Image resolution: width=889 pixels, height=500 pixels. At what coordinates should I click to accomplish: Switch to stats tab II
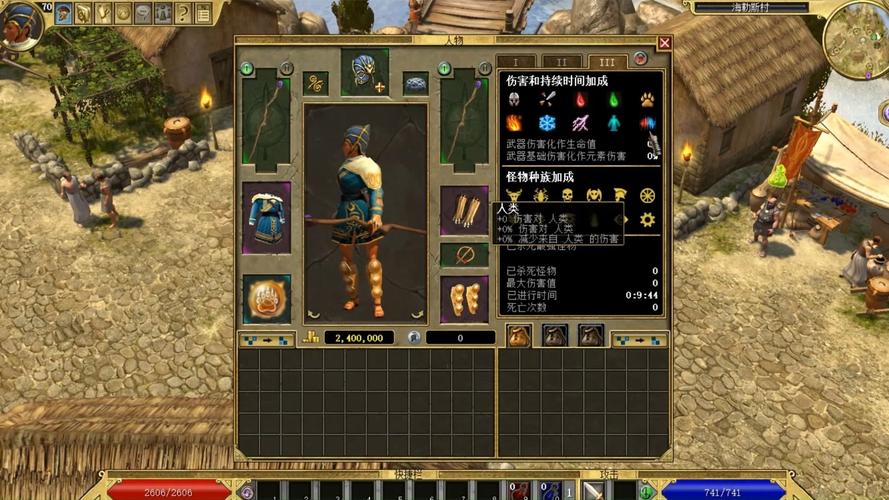pos(562,62)
